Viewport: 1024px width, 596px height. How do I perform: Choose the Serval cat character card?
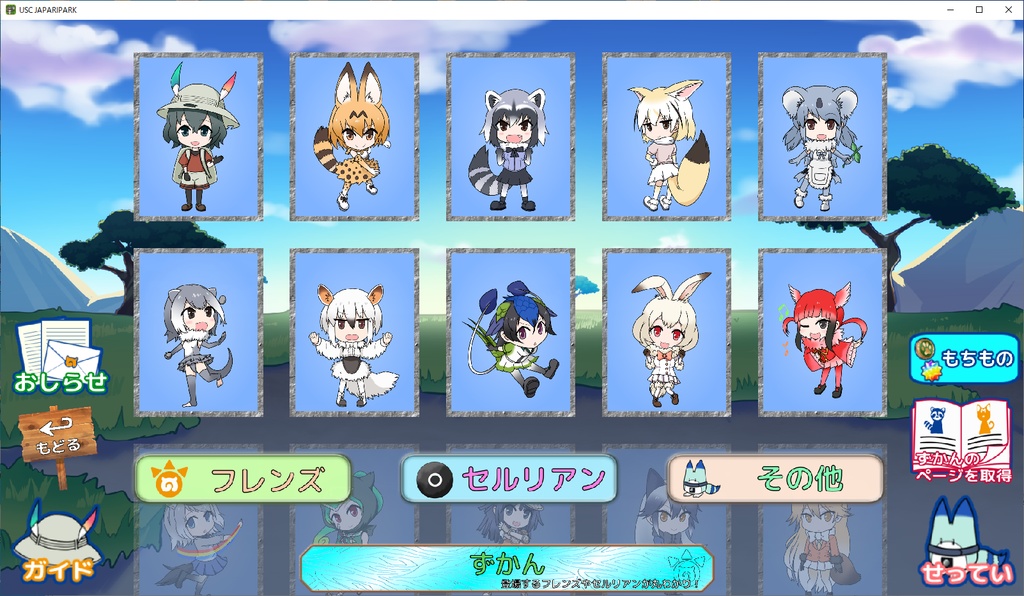click(x=355, y=136)
